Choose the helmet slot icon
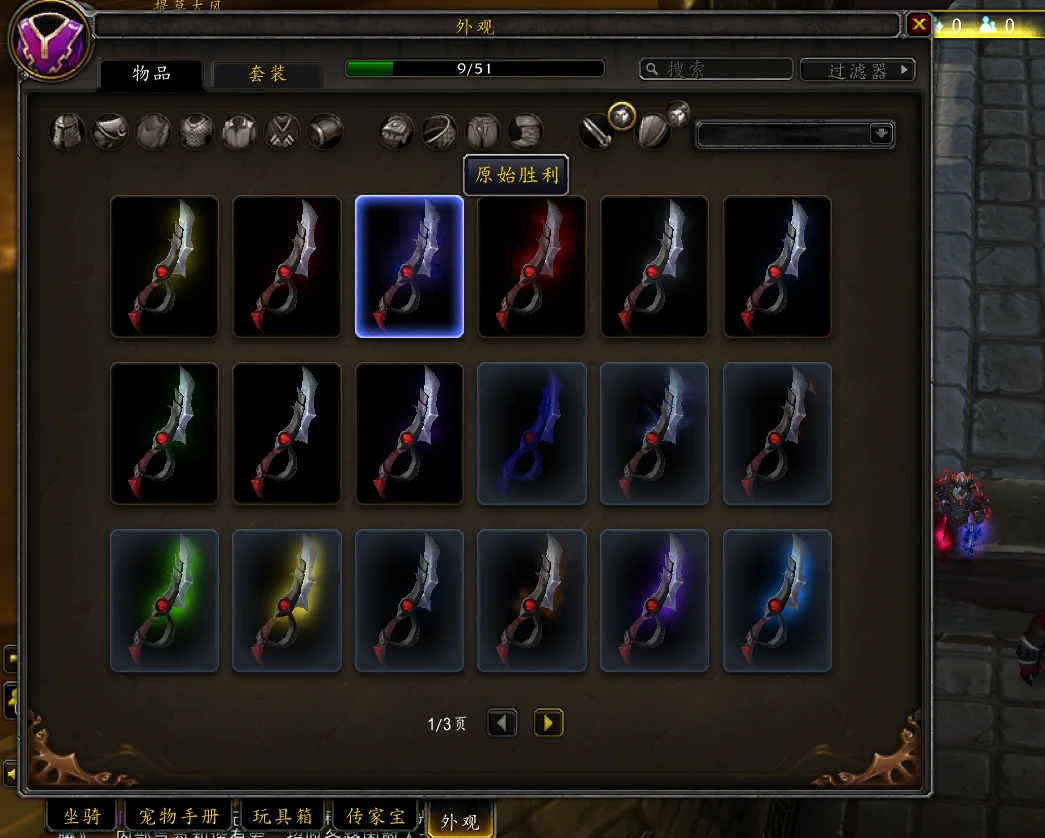The width and height of the screenshot is (1045, 838). click(67, 131)
